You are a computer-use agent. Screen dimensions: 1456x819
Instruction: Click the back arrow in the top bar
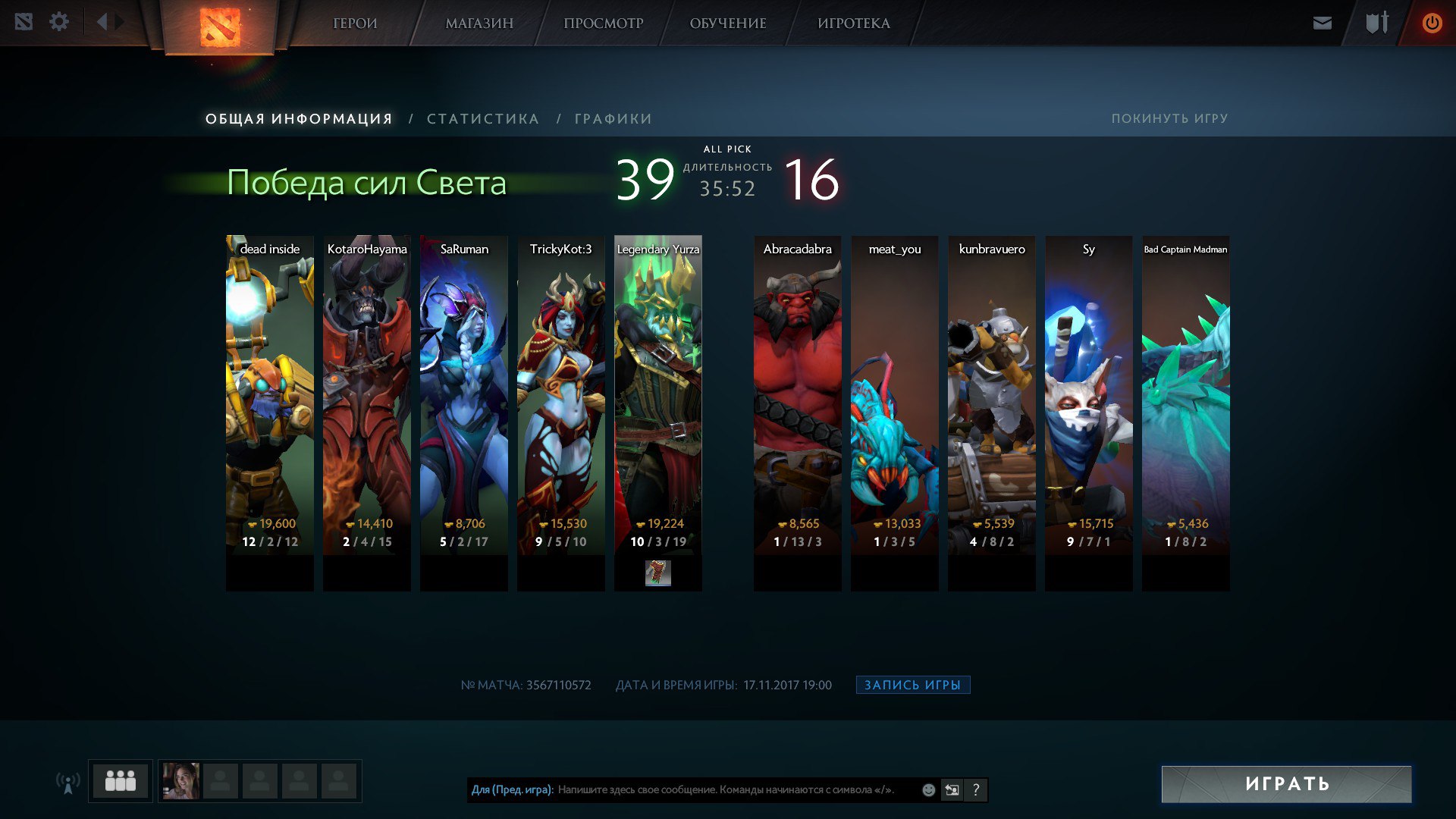pyautogui.click(x=102, y=22)
